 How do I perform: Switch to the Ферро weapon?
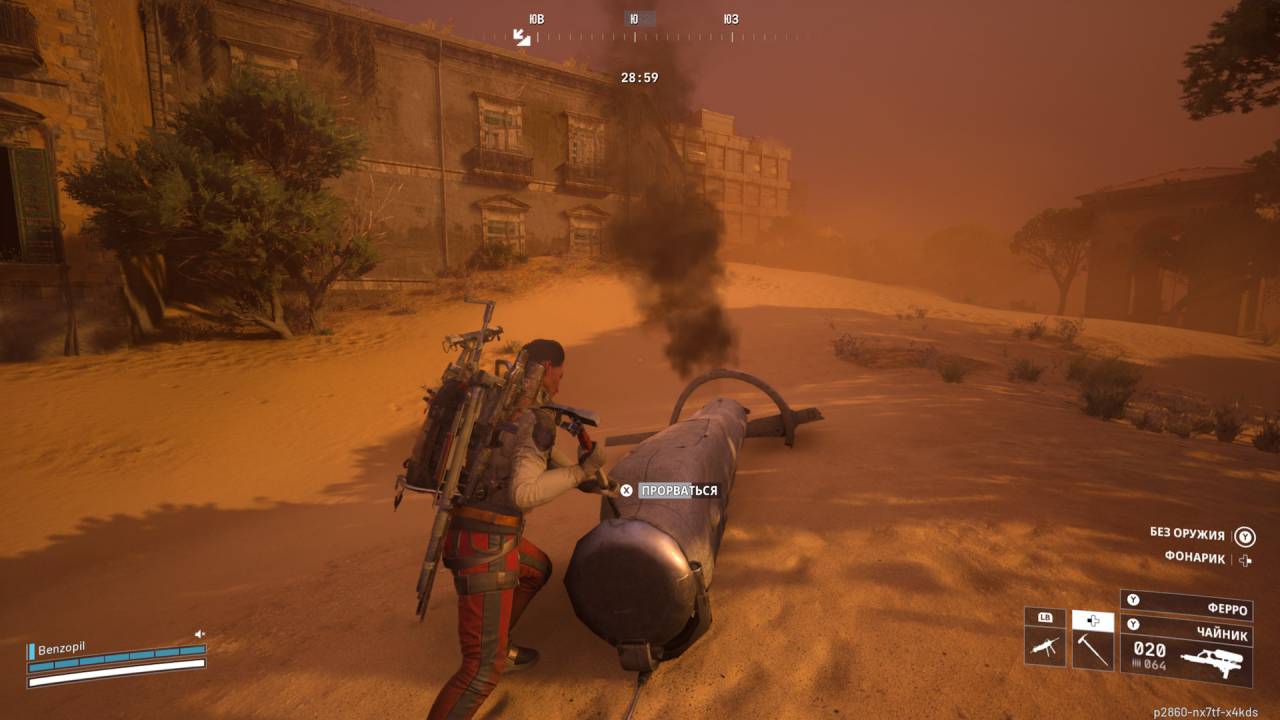click(1188, 605)
